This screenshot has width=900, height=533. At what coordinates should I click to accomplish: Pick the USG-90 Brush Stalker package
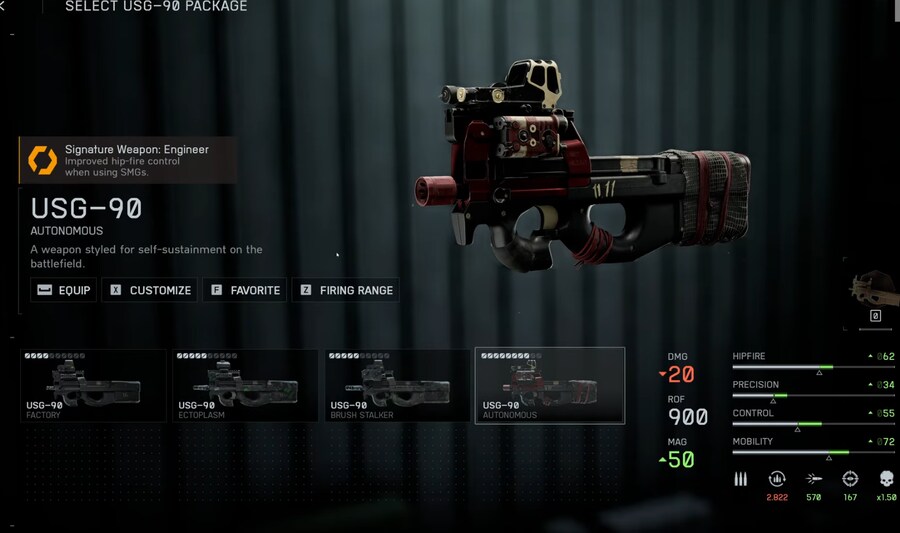coord(397,385)
